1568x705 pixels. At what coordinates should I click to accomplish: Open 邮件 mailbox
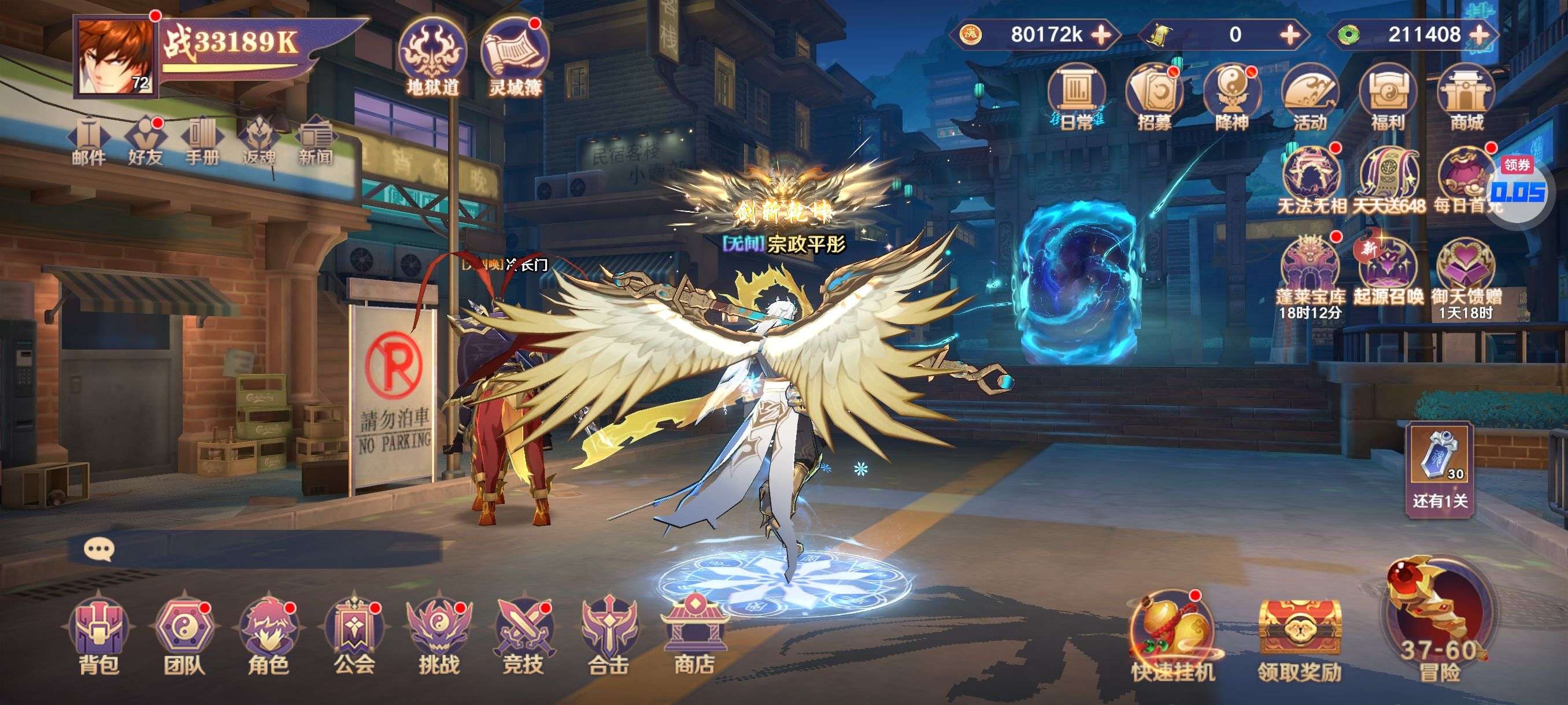[89, 141]
